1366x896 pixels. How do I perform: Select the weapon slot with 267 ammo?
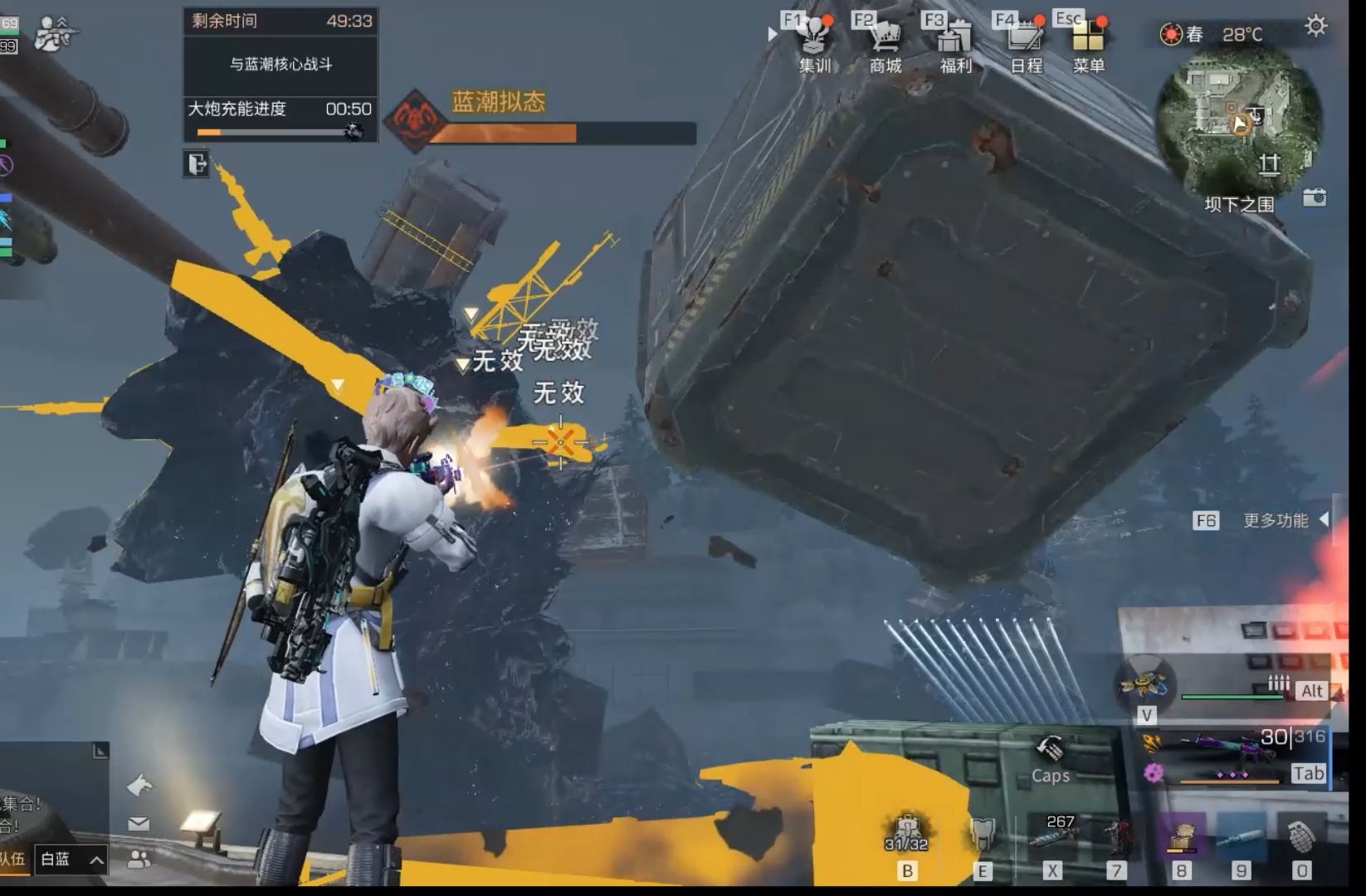pos(1052,836)
